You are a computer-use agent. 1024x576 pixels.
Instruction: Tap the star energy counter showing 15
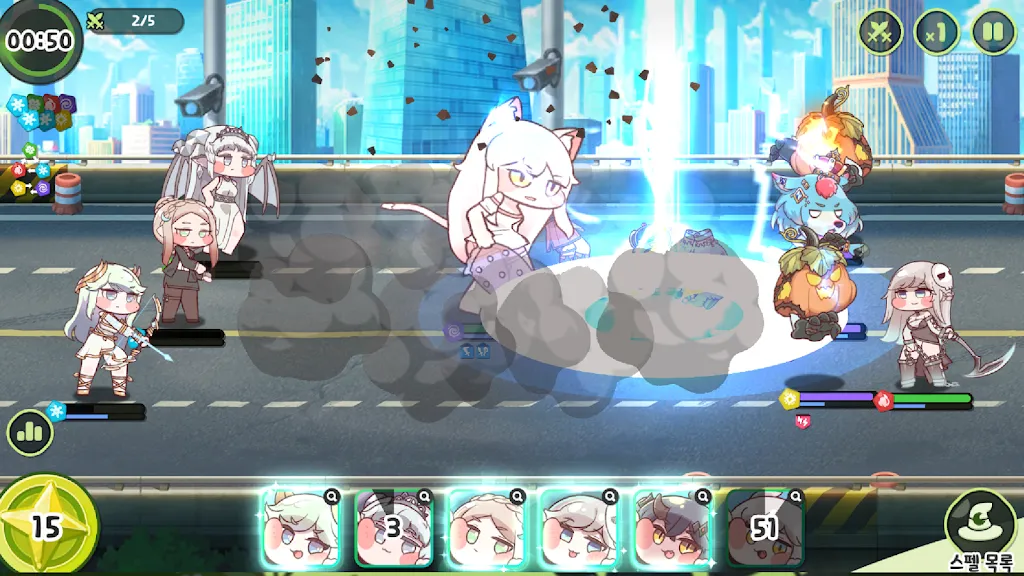47,525
